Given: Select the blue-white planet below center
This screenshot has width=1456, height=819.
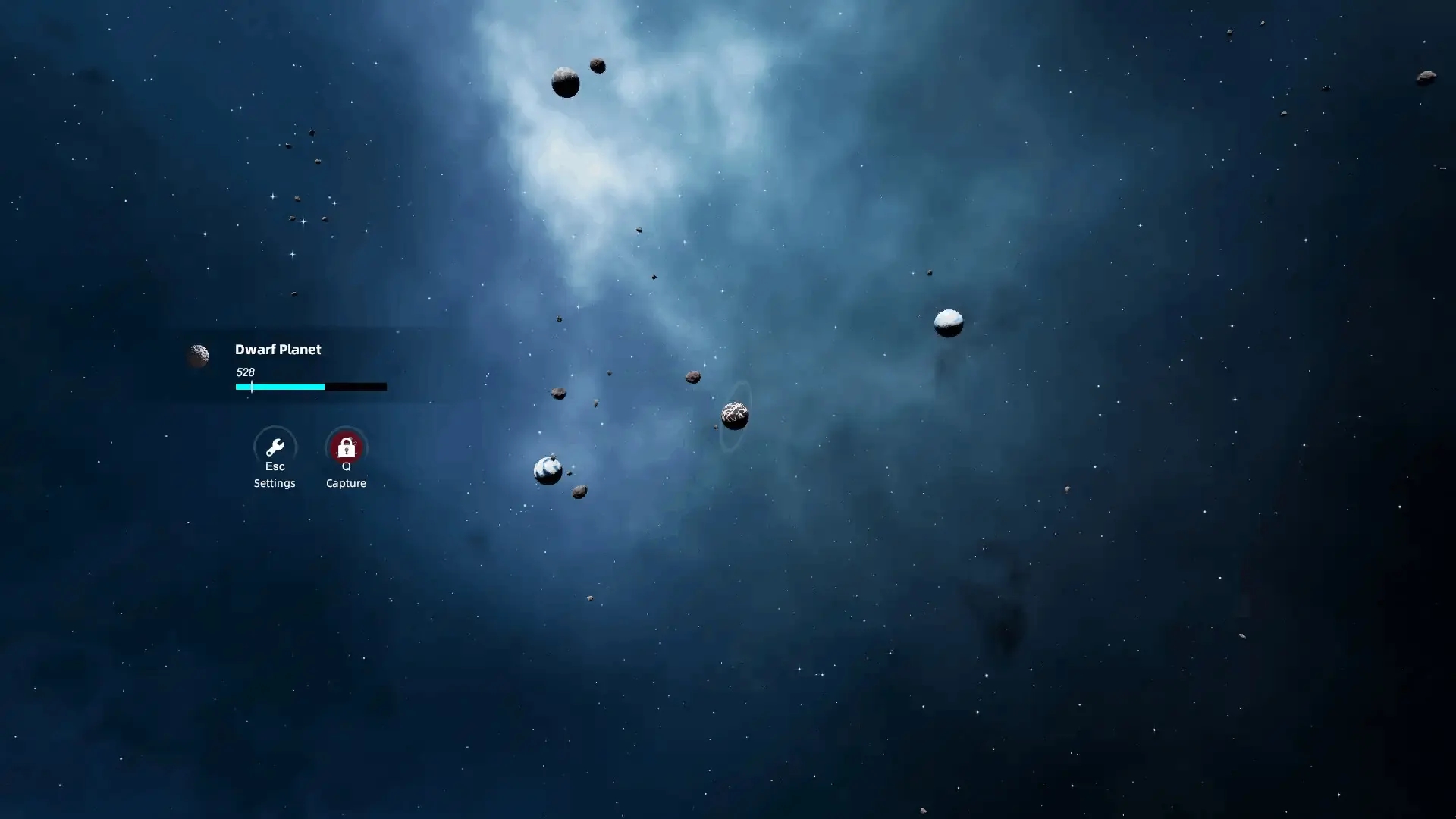Looking at the screenshot, I should (x=546, y=470).
